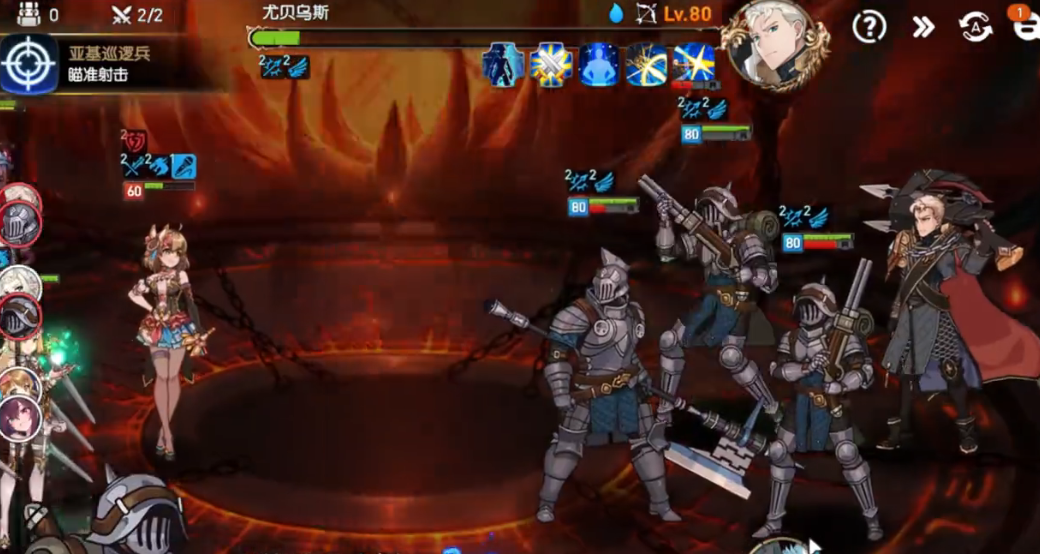The image size is (1040, 554).
Task: Inspect the glowing blue figure buff icon
Action: click(598, 65)
